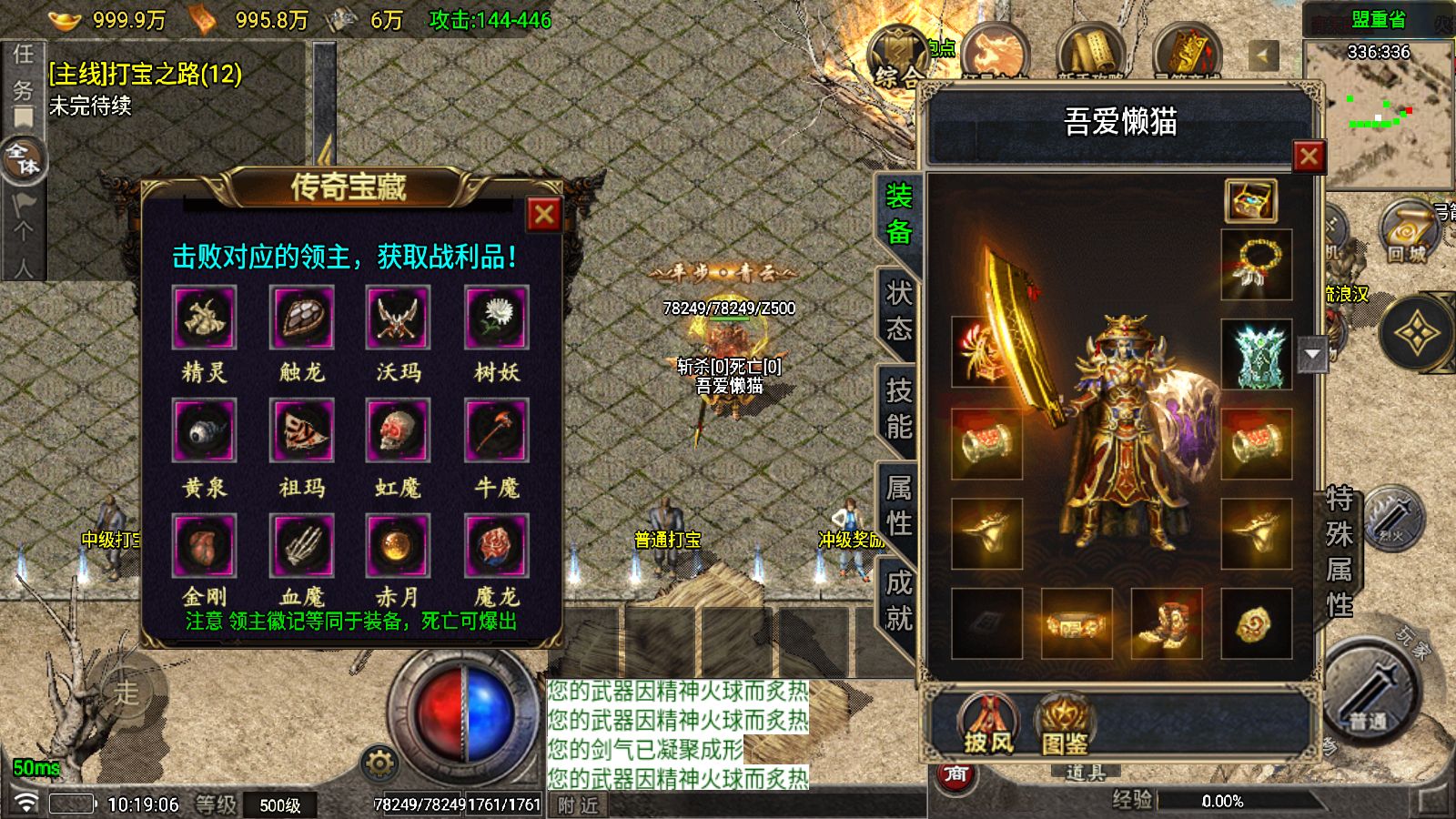Image resolution: width=1456 pixels, height=819 pixels.
Task: Open the 技能 skills tab
Action: click(899, 408)
